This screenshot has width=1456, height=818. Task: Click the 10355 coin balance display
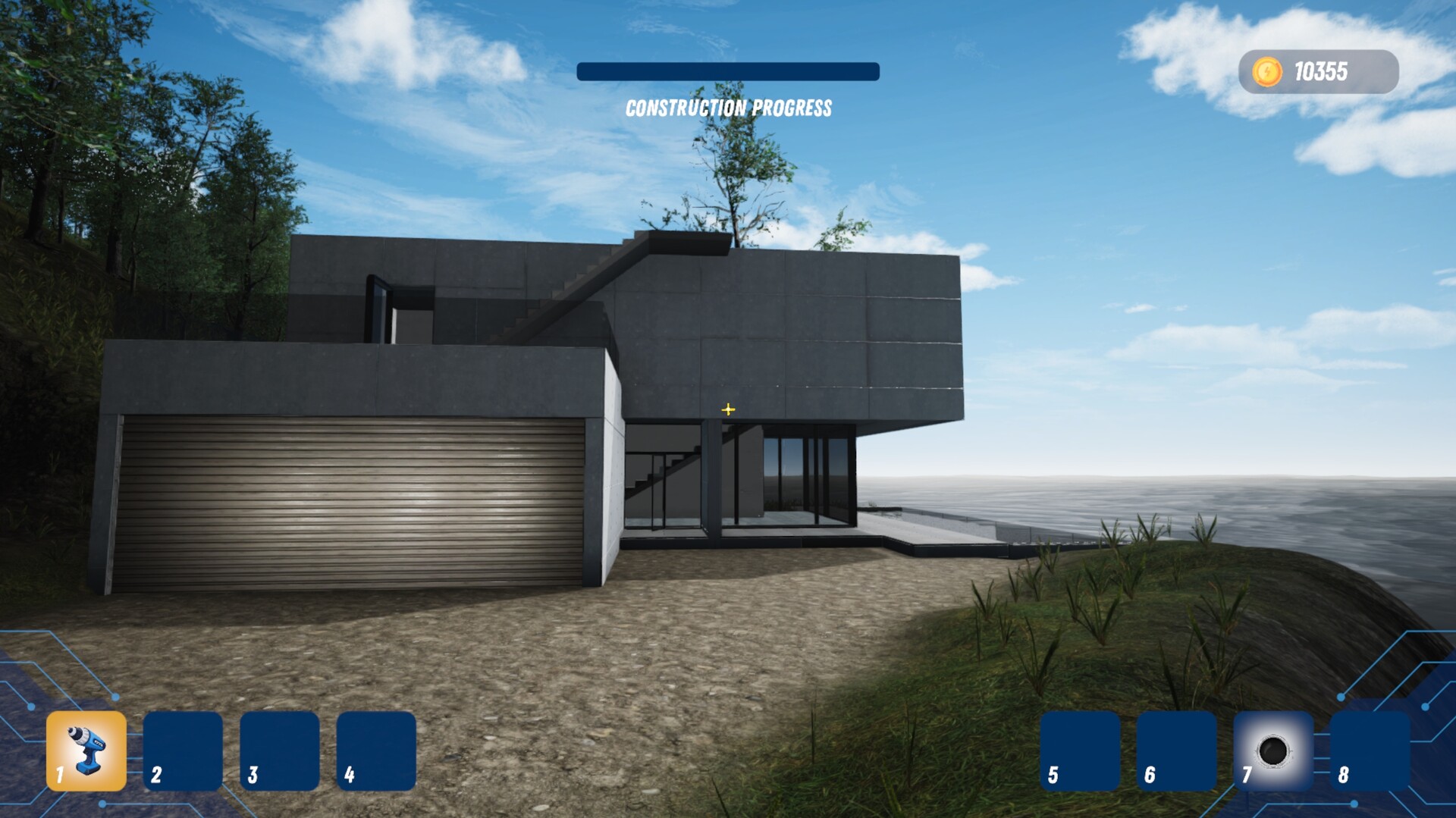[1324, 71]
